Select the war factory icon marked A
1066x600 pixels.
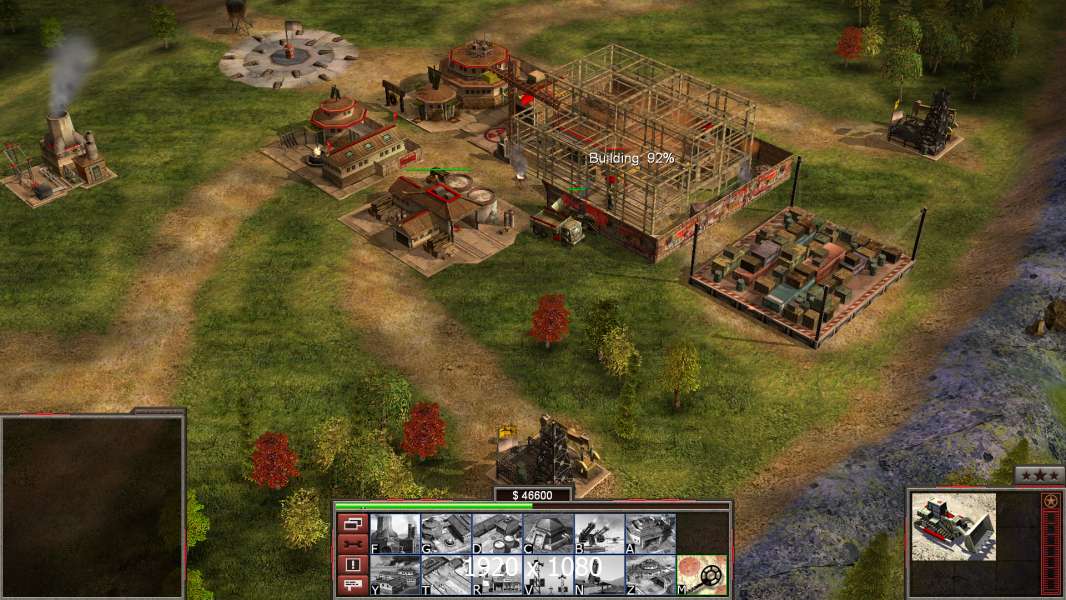pos(650,533)
